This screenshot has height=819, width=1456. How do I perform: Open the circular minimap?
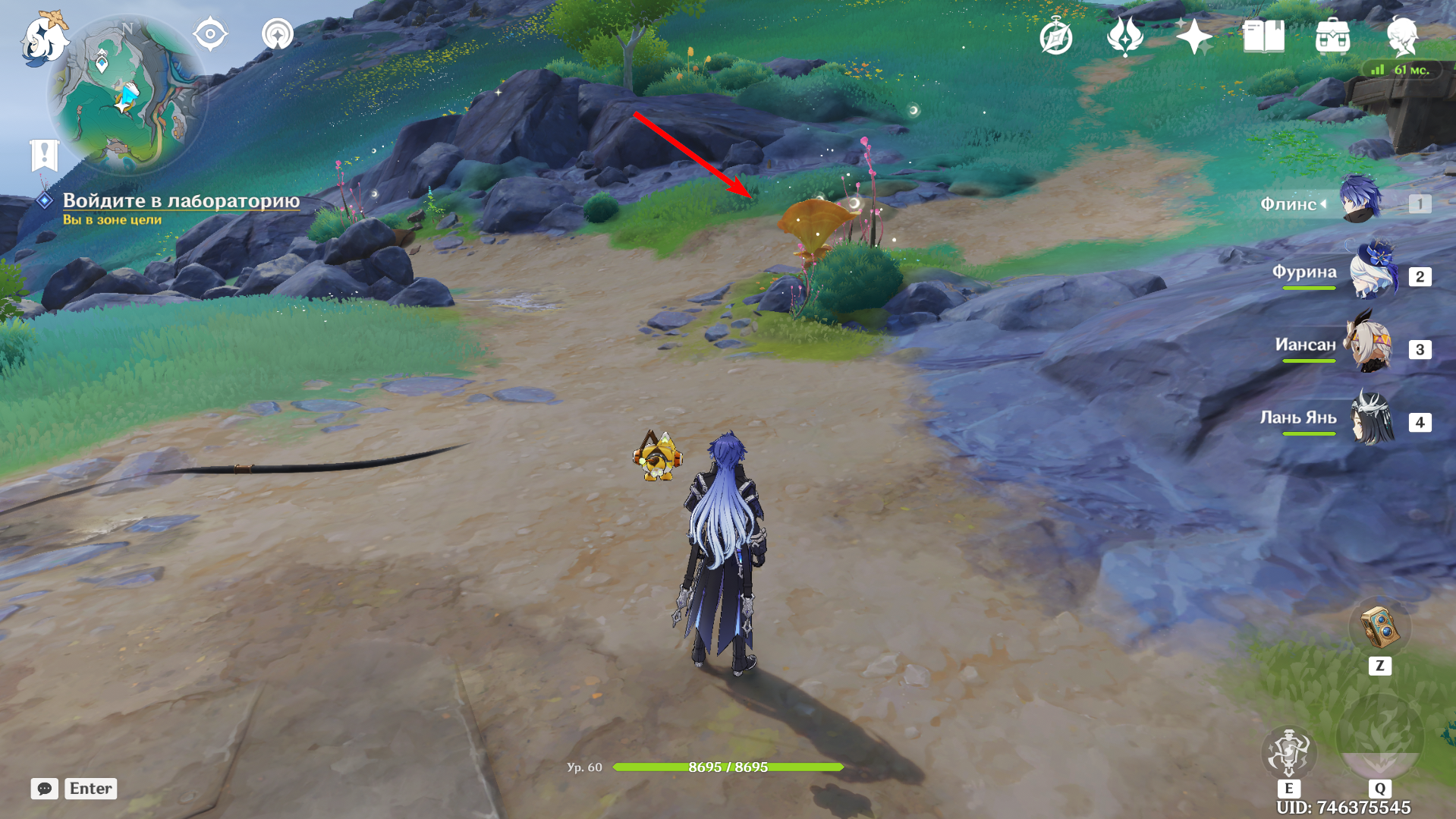(127, 96)
